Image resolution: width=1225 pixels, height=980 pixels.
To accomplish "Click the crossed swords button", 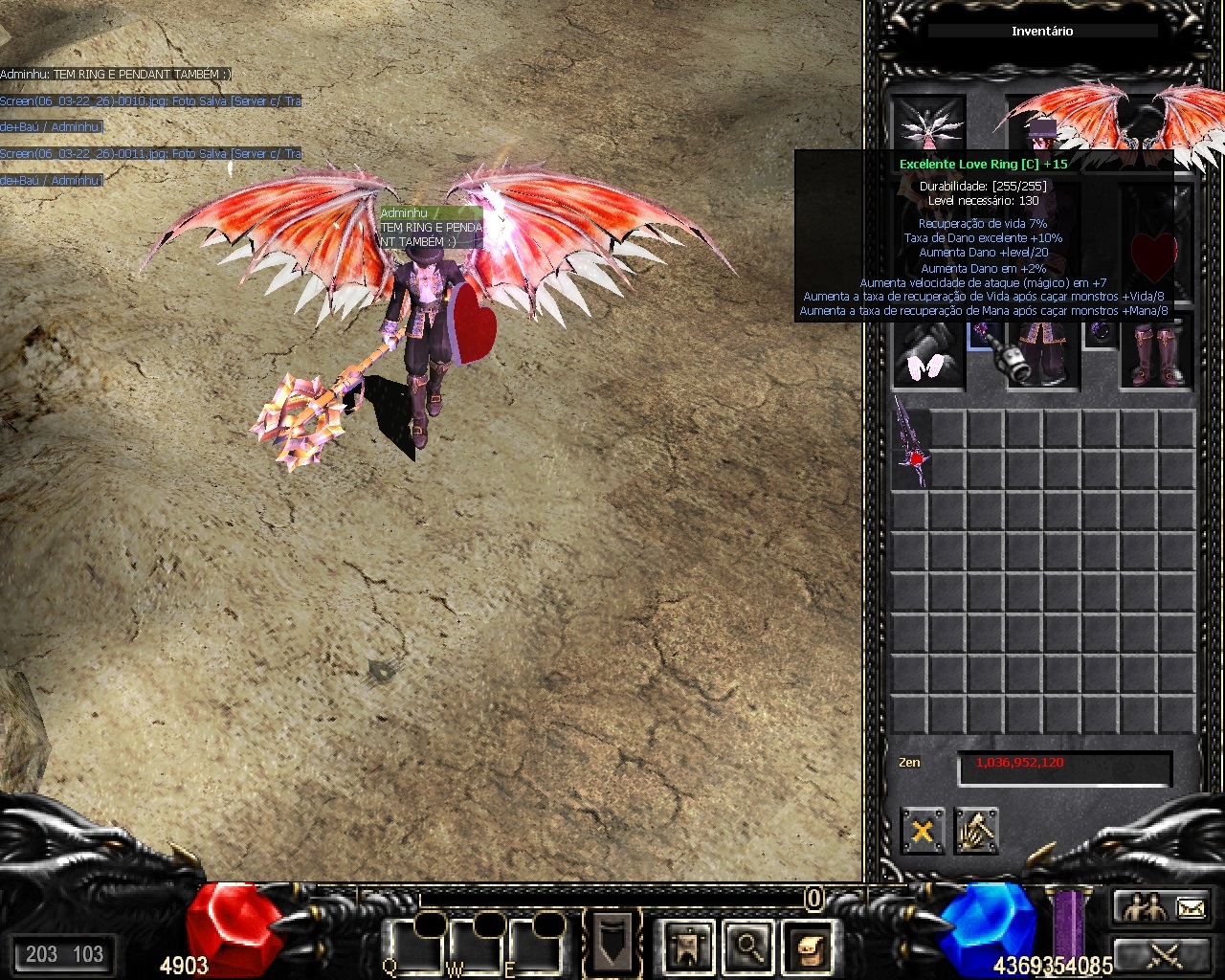I will coord(1164,954).
